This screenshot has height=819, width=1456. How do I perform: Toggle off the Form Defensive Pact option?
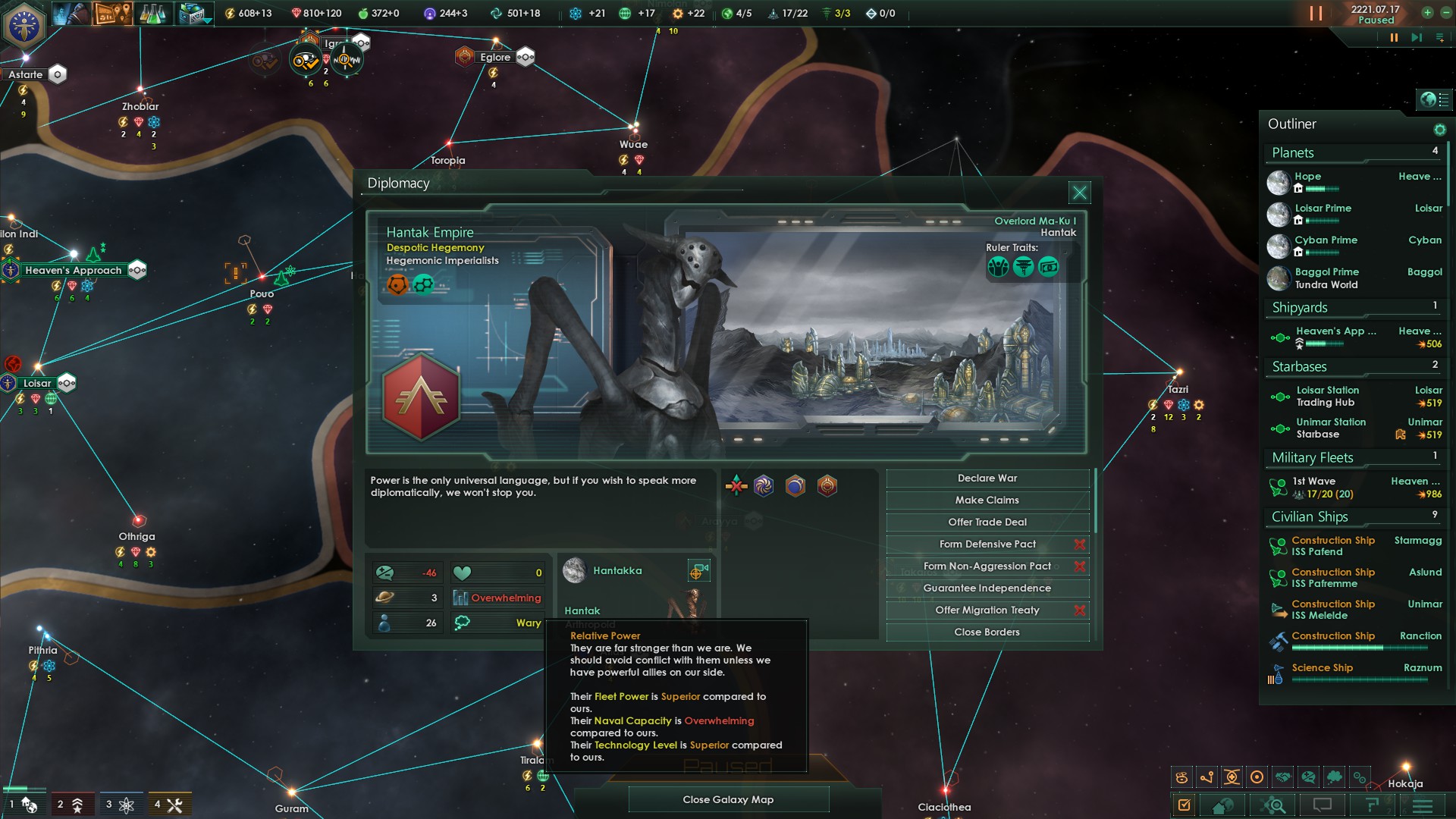(x=1081, y=544)
